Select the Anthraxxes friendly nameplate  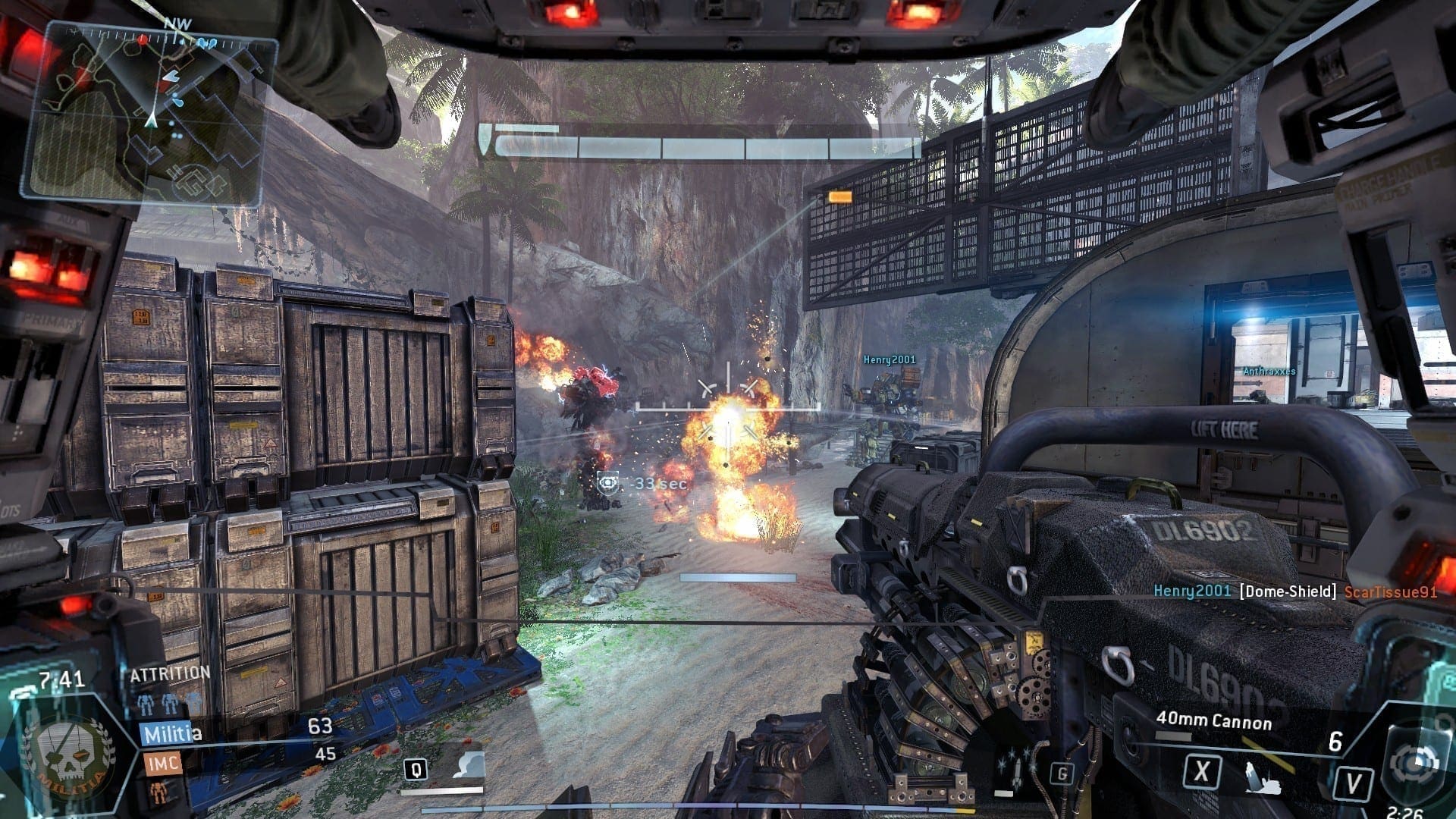coord(1269,371)
